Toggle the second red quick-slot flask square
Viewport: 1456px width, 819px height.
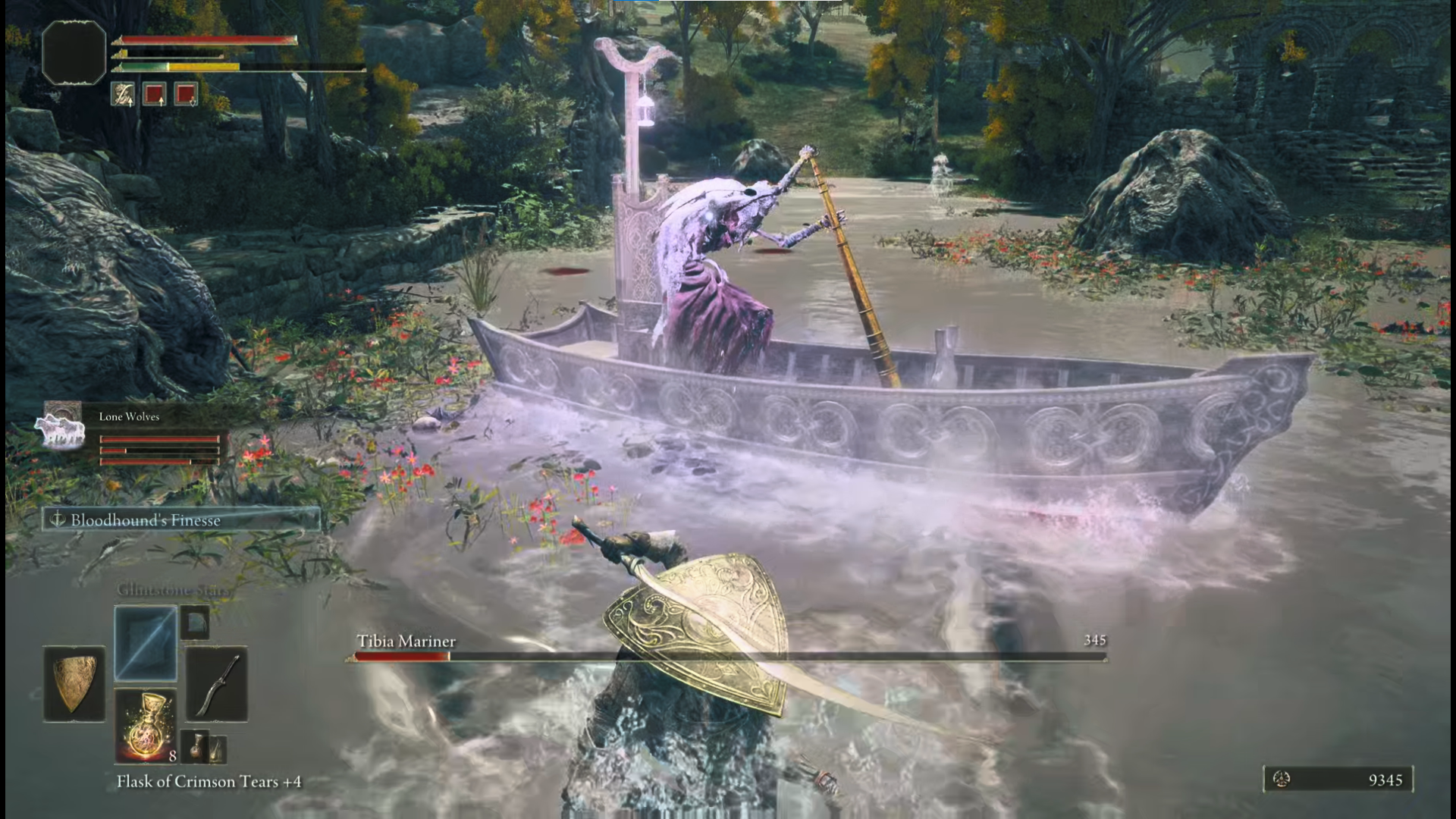point(185,93)
